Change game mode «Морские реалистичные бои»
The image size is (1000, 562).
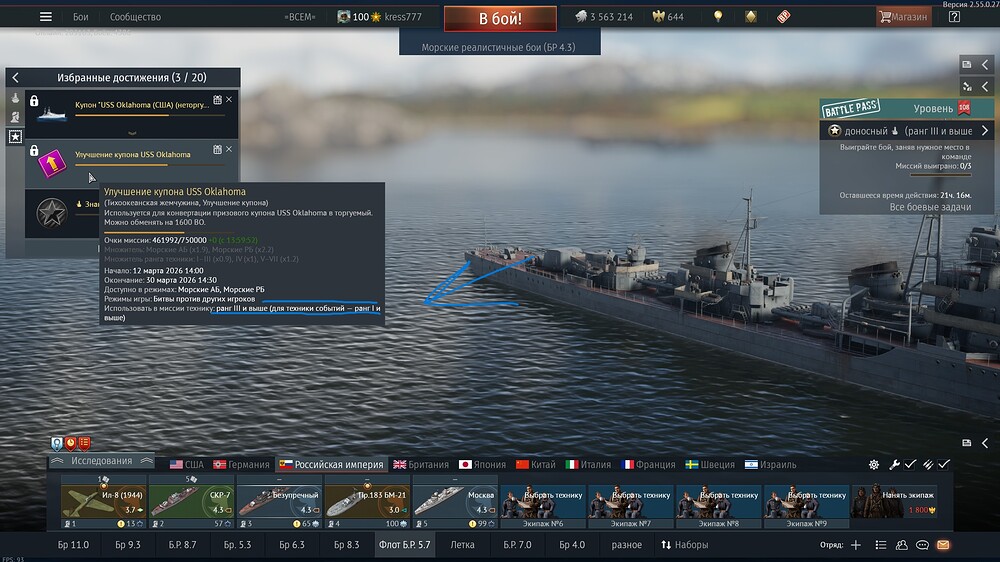(499, 47)
